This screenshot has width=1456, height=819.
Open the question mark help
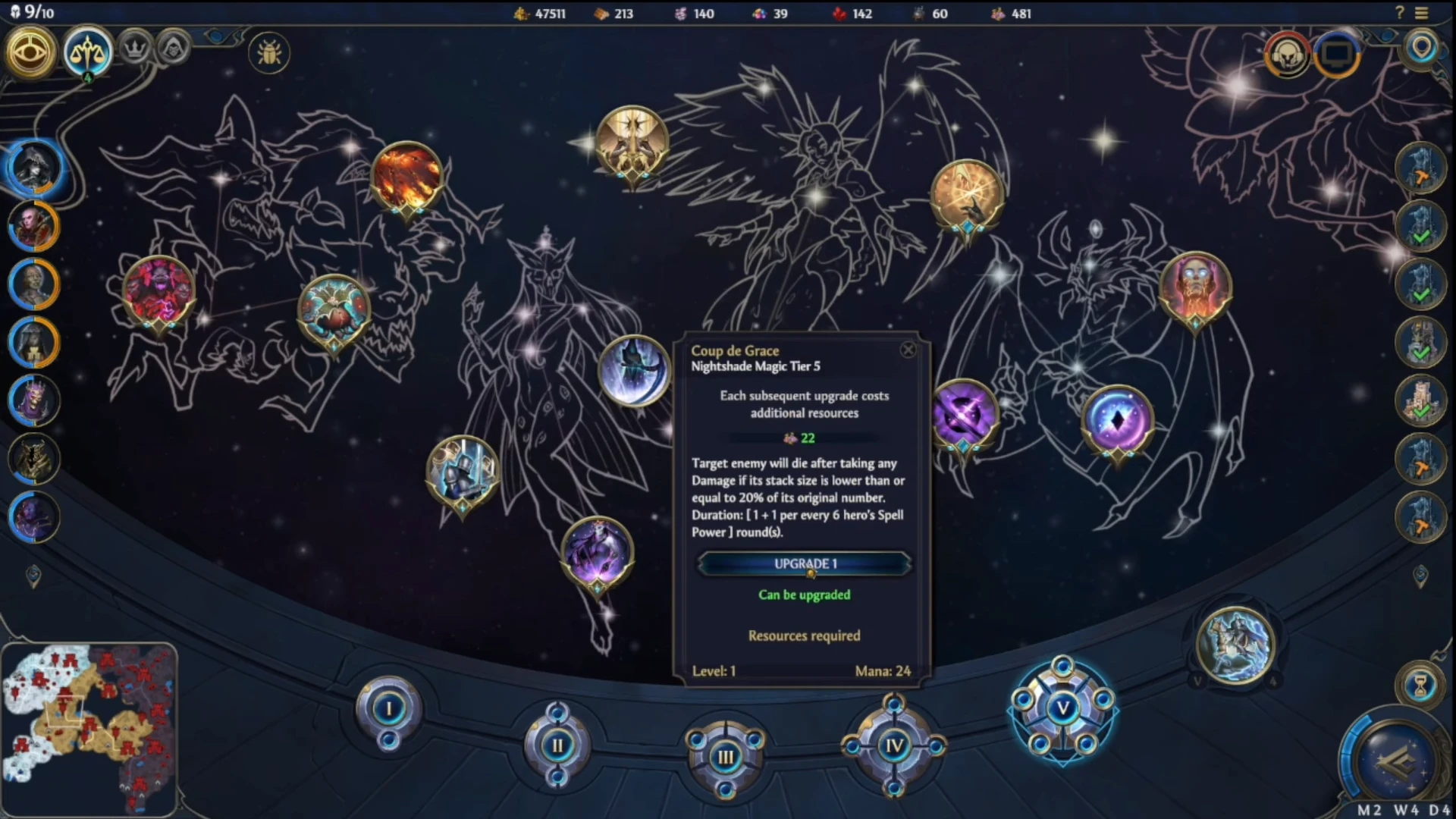pyautogui.click(x=1400, y=13)
